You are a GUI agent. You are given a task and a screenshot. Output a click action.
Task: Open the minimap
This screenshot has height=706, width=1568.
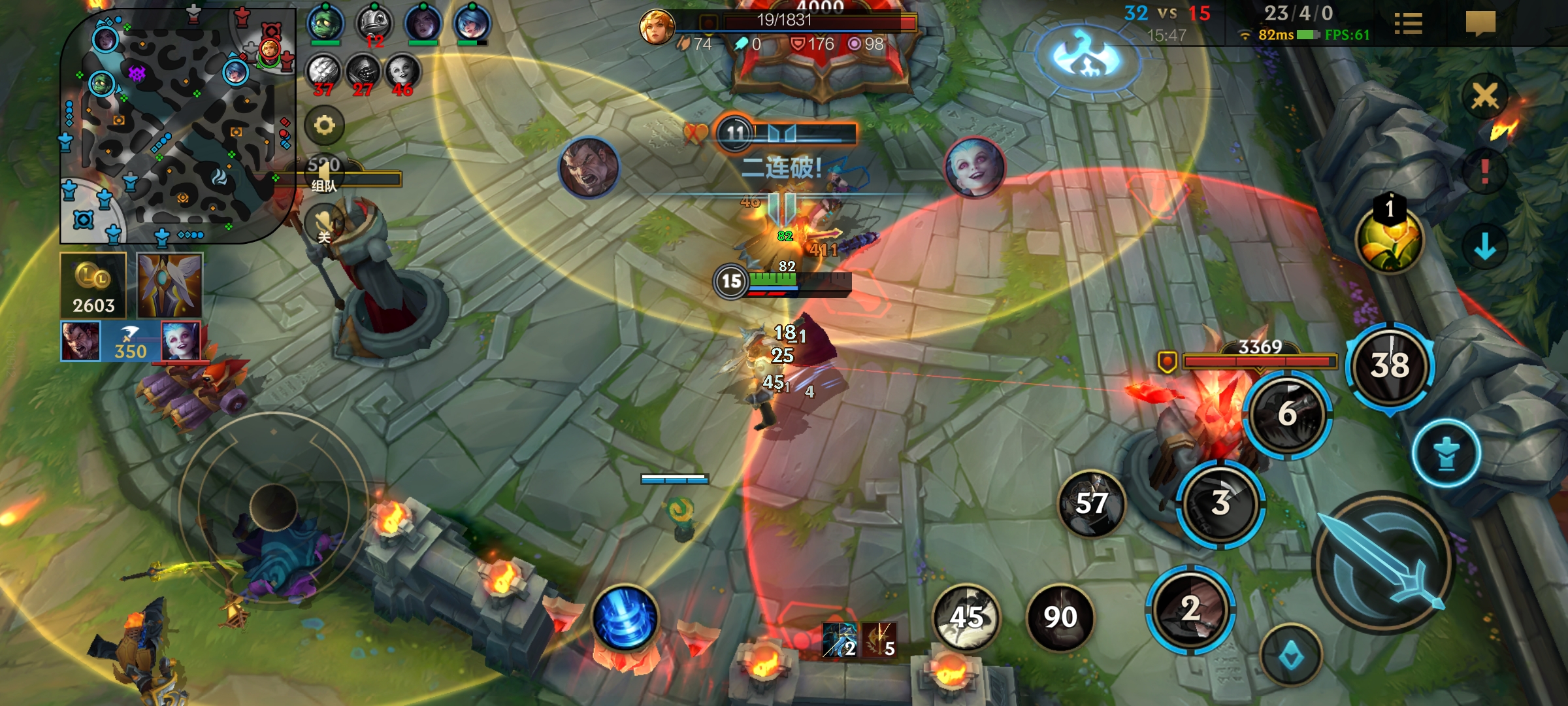(x=176, y=124)
